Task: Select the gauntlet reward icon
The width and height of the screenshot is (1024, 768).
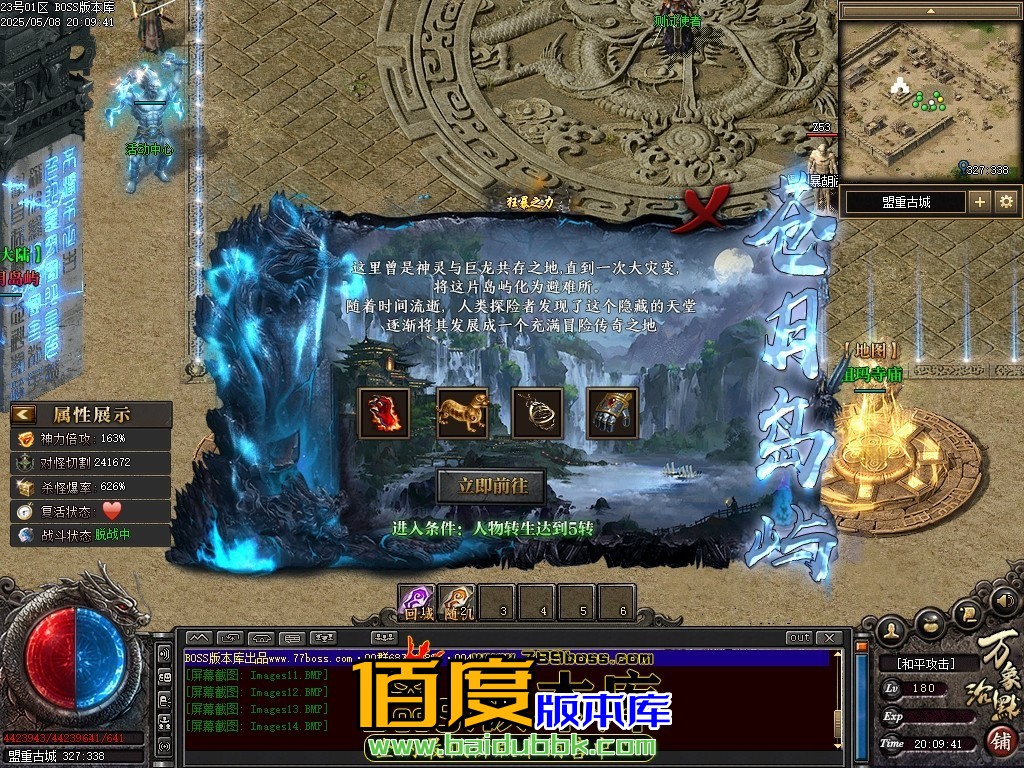Action: coord(613,413)
